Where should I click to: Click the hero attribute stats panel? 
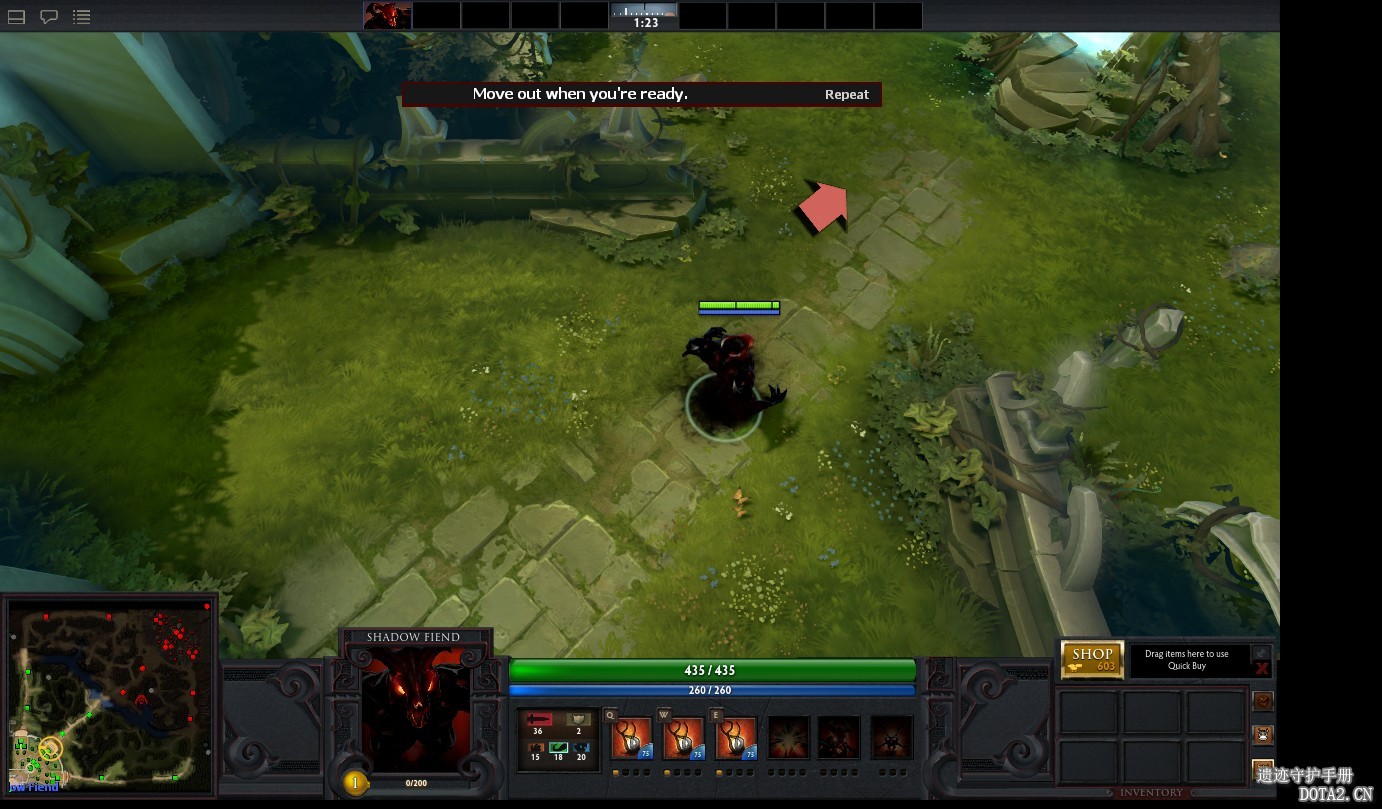(x=558, y=738)
